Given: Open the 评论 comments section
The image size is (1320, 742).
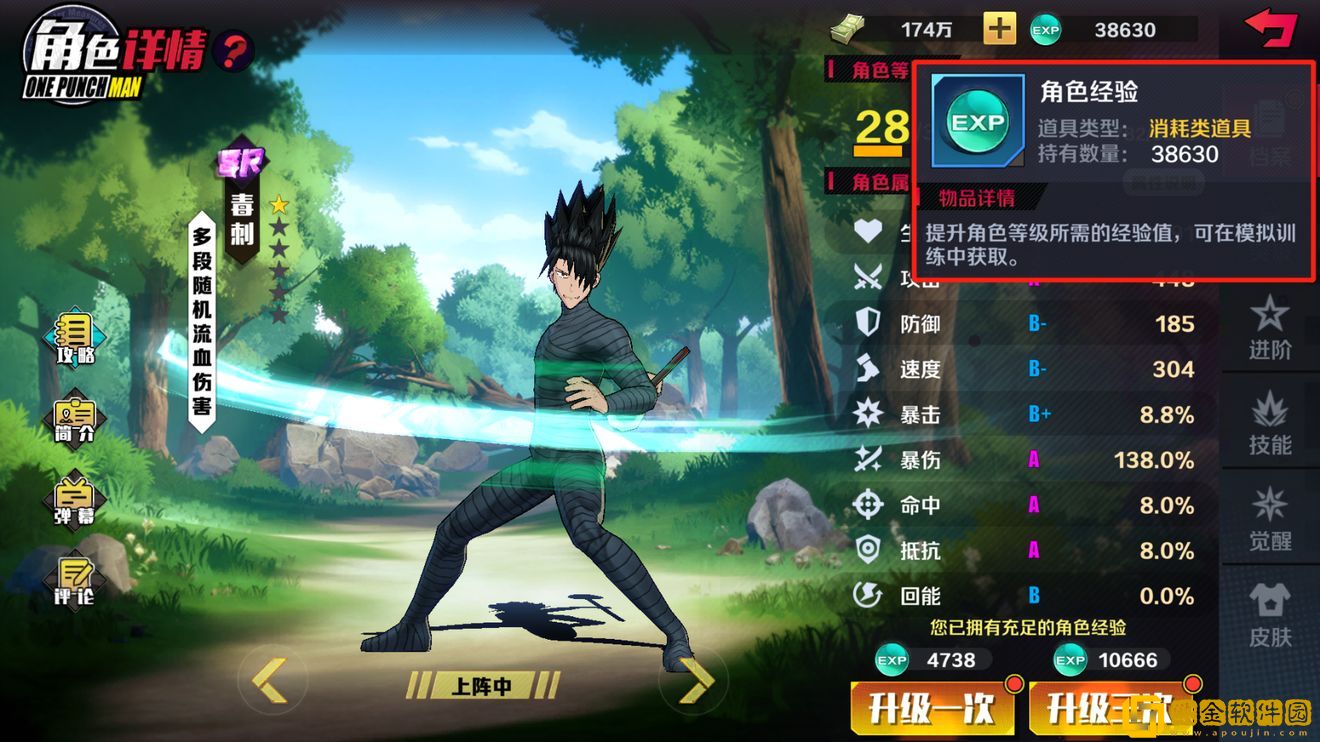Looking at the screenshot, I should (x=75, y=581).
